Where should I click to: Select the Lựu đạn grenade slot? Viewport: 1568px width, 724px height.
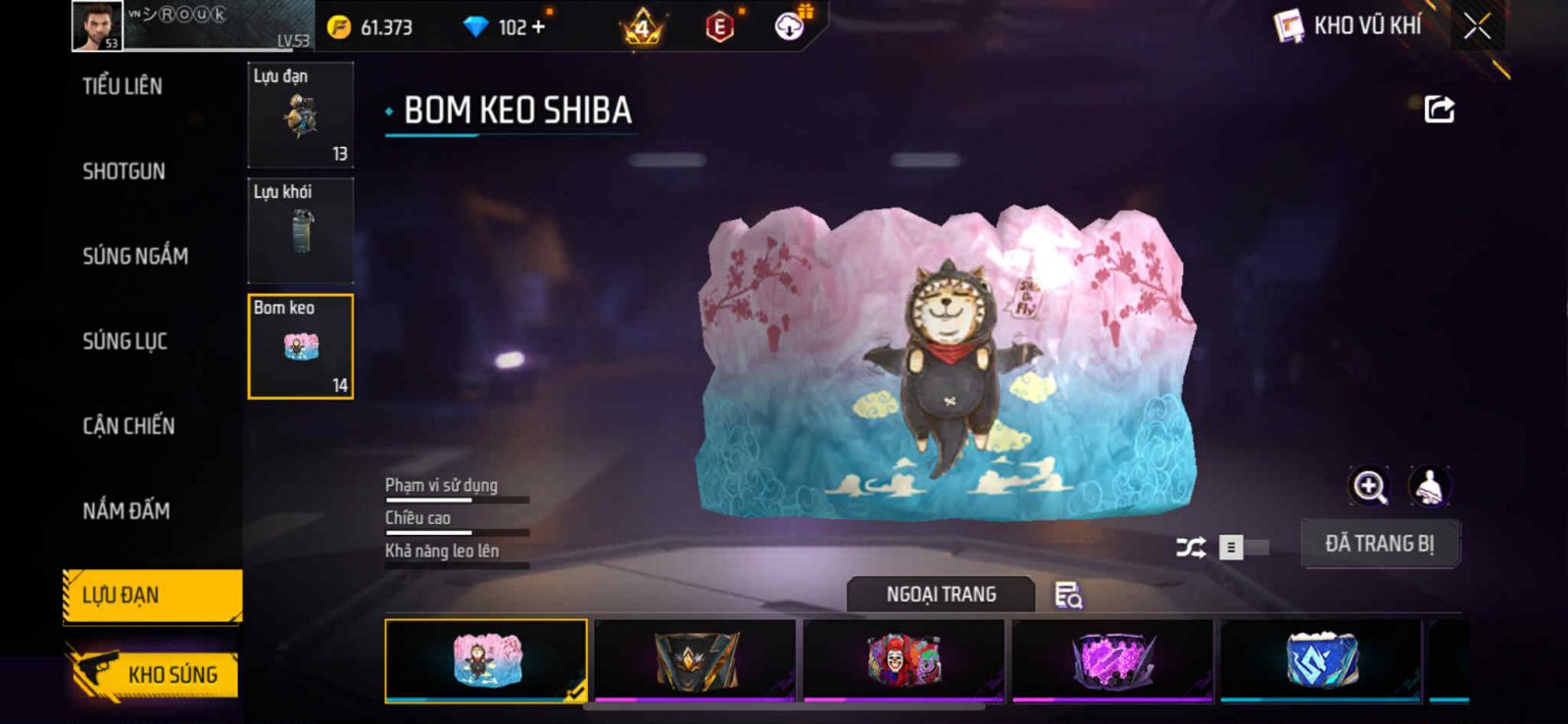(301, 116)
